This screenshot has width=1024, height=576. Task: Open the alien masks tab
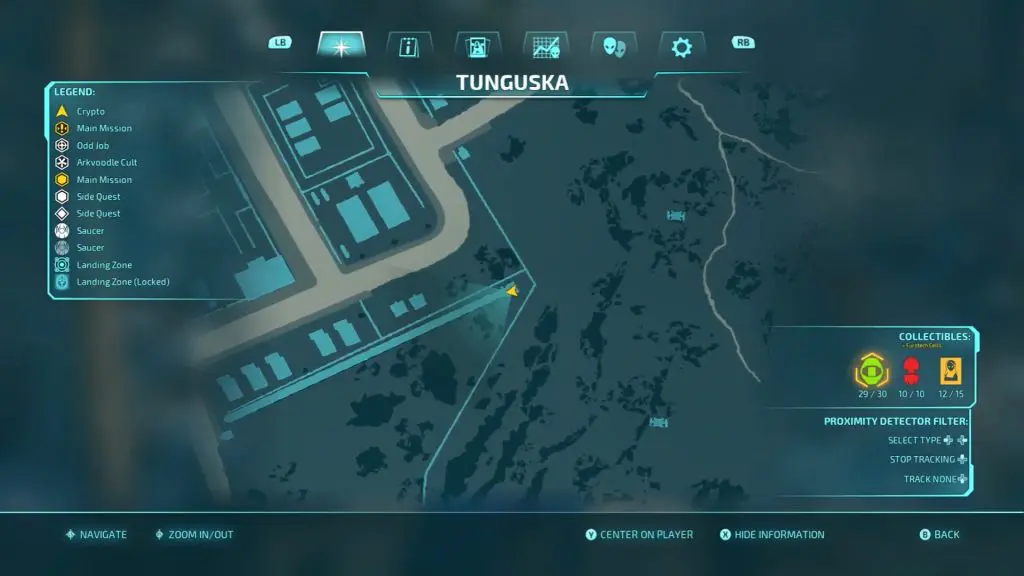tap(613, 46)
